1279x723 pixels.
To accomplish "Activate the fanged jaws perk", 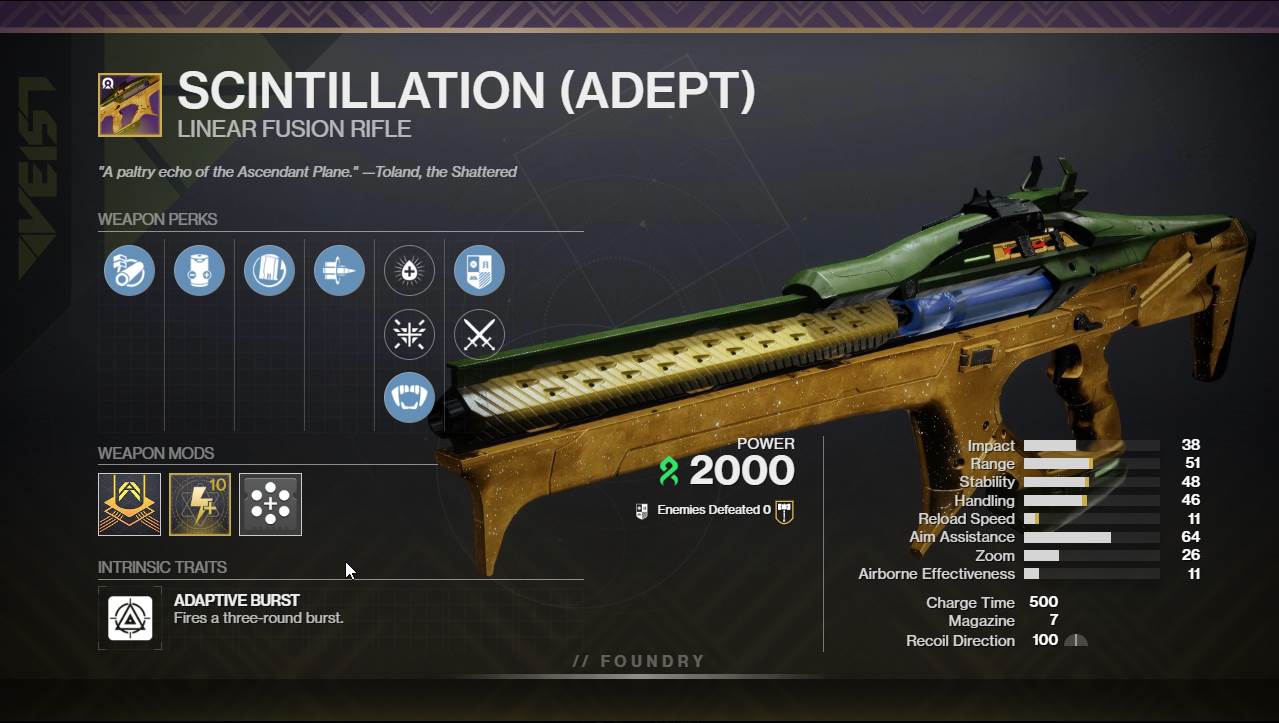I will (x=409, y=397).
